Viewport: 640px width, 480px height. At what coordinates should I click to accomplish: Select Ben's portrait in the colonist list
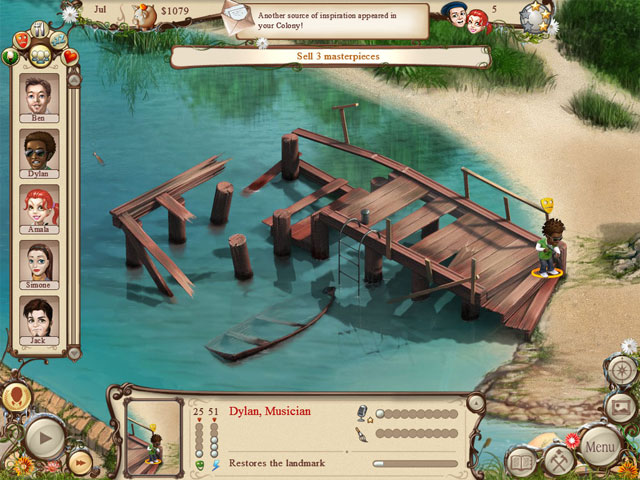pyautogui.click(x=41, y=96)
